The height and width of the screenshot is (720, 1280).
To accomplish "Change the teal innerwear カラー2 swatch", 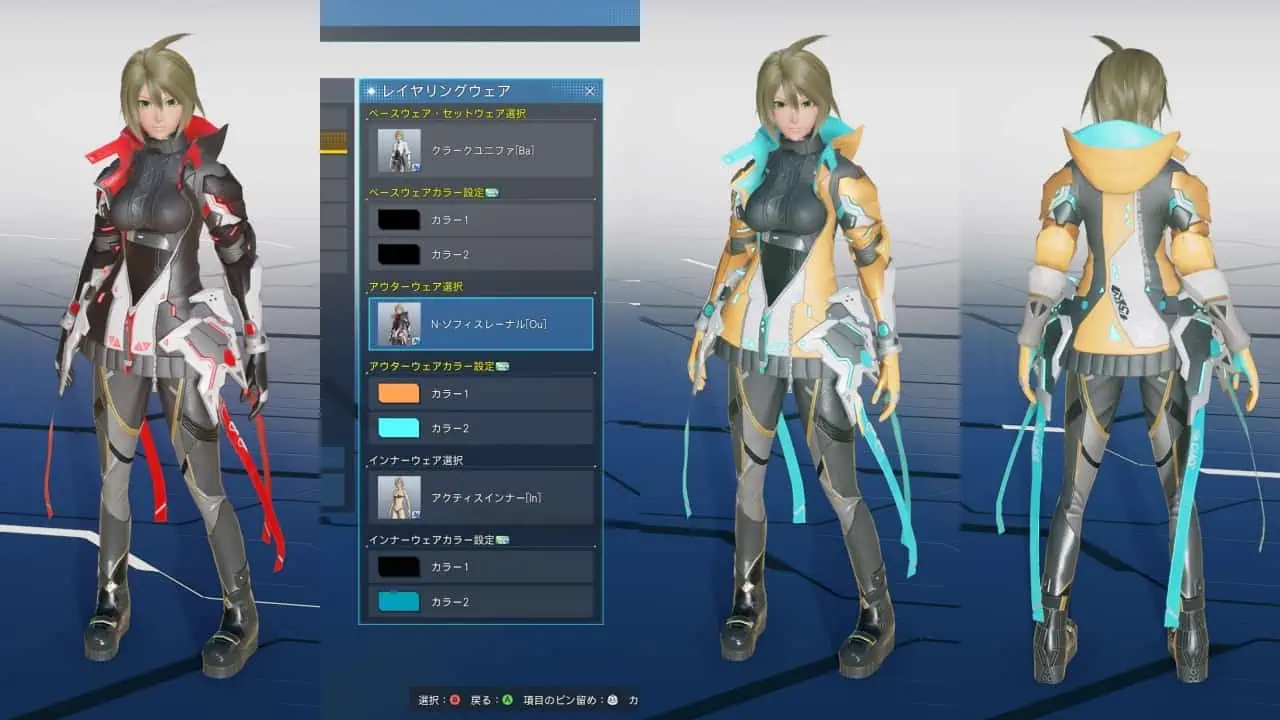I will pos(399,602).
